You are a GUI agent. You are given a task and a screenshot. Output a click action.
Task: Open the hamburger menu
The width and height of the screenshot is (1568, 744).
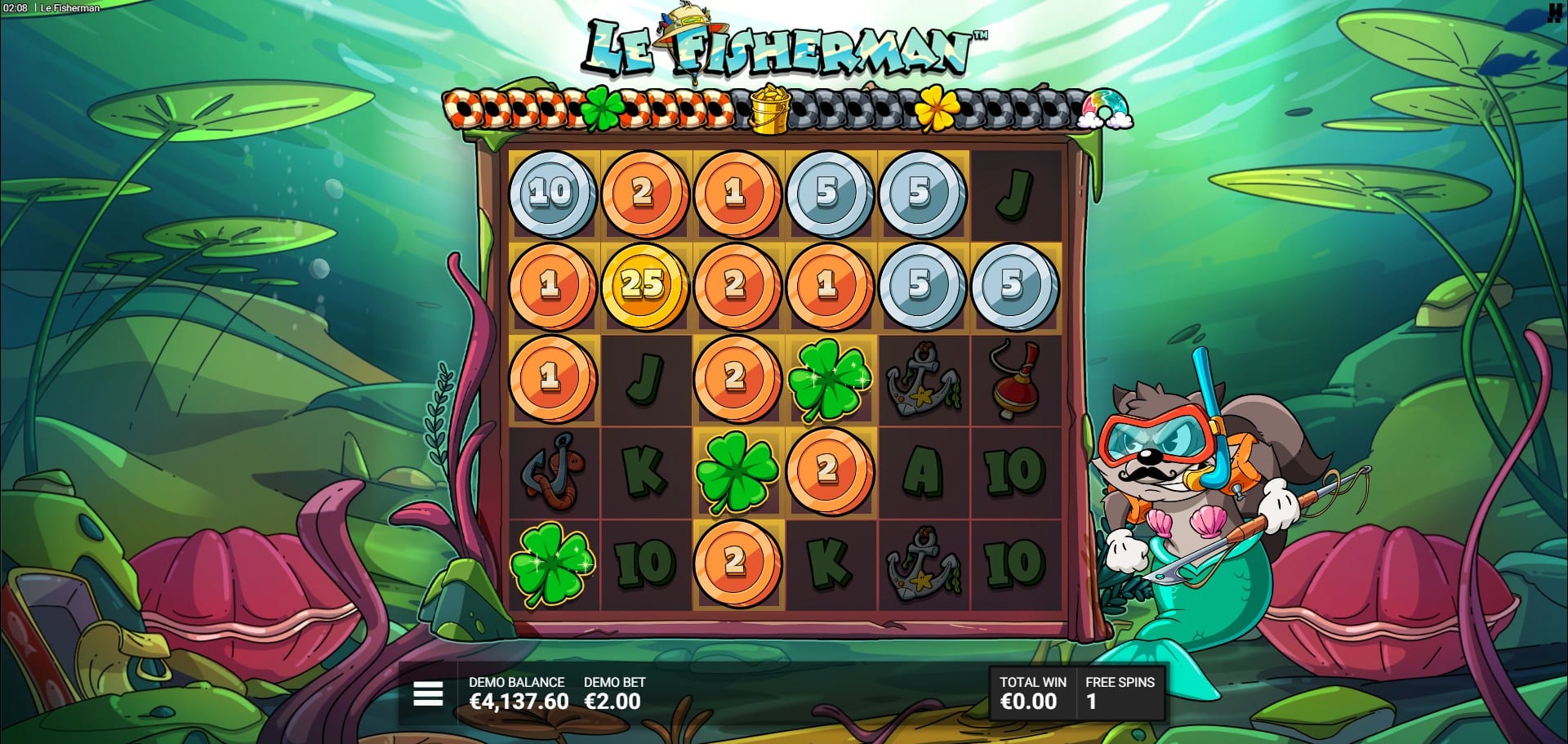pos(428,693)
